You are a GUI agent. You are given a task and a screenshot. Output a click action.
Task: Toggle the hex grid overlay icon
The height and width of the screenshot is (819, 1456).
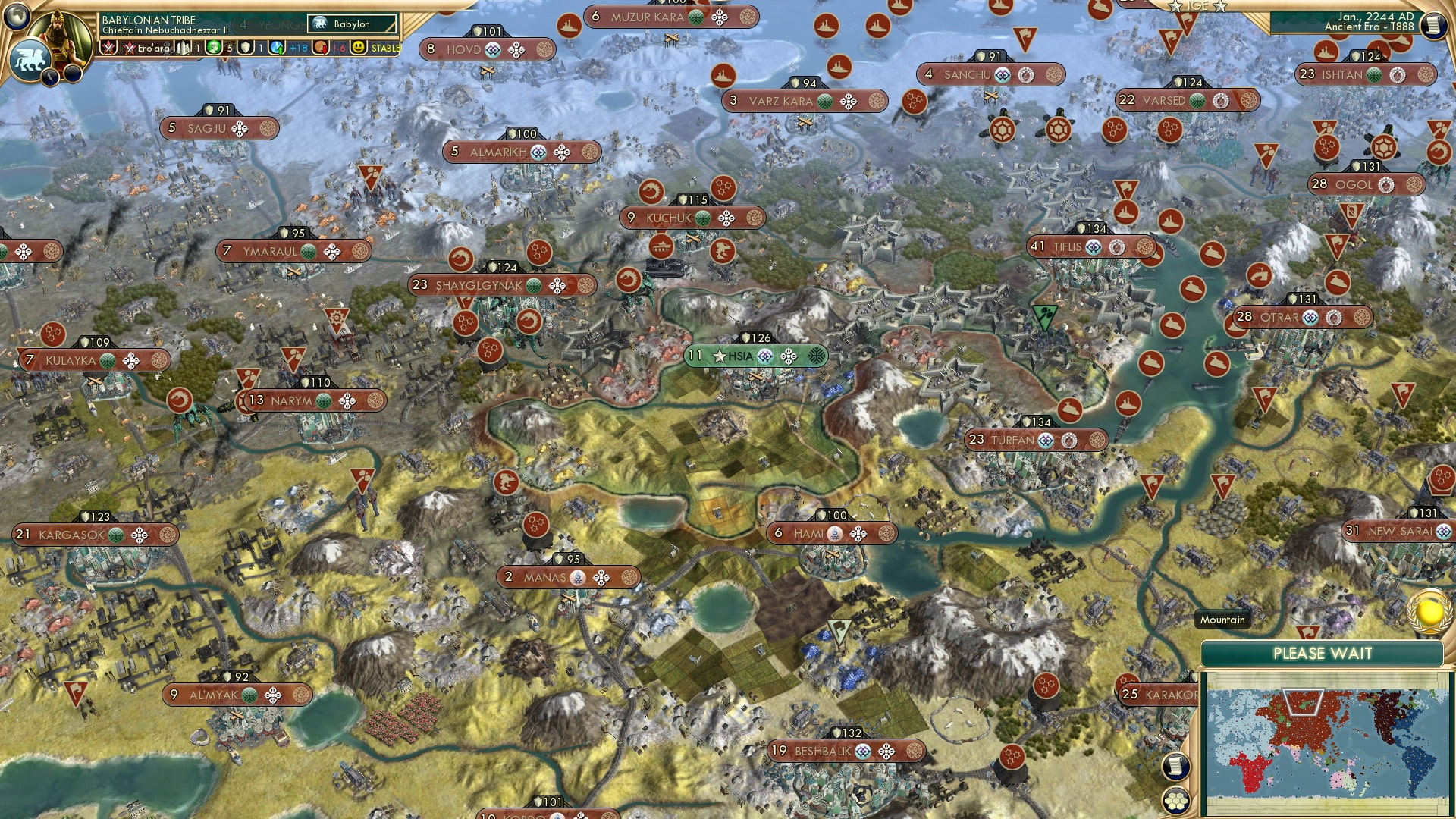pyautogui.click(x=1177, y=801)
